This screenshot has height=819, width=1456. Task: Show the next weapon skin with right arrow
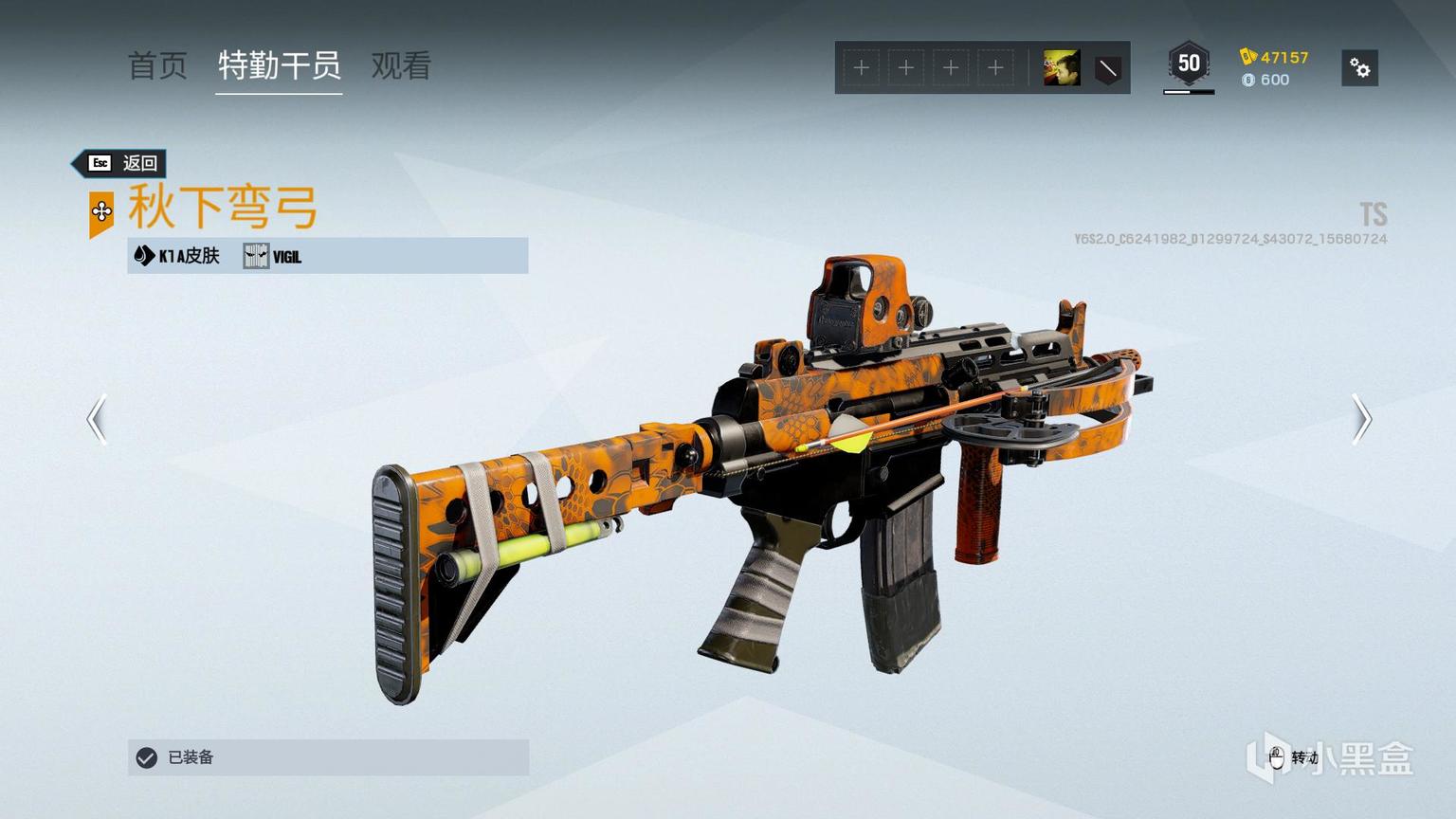pos(1361,419)
